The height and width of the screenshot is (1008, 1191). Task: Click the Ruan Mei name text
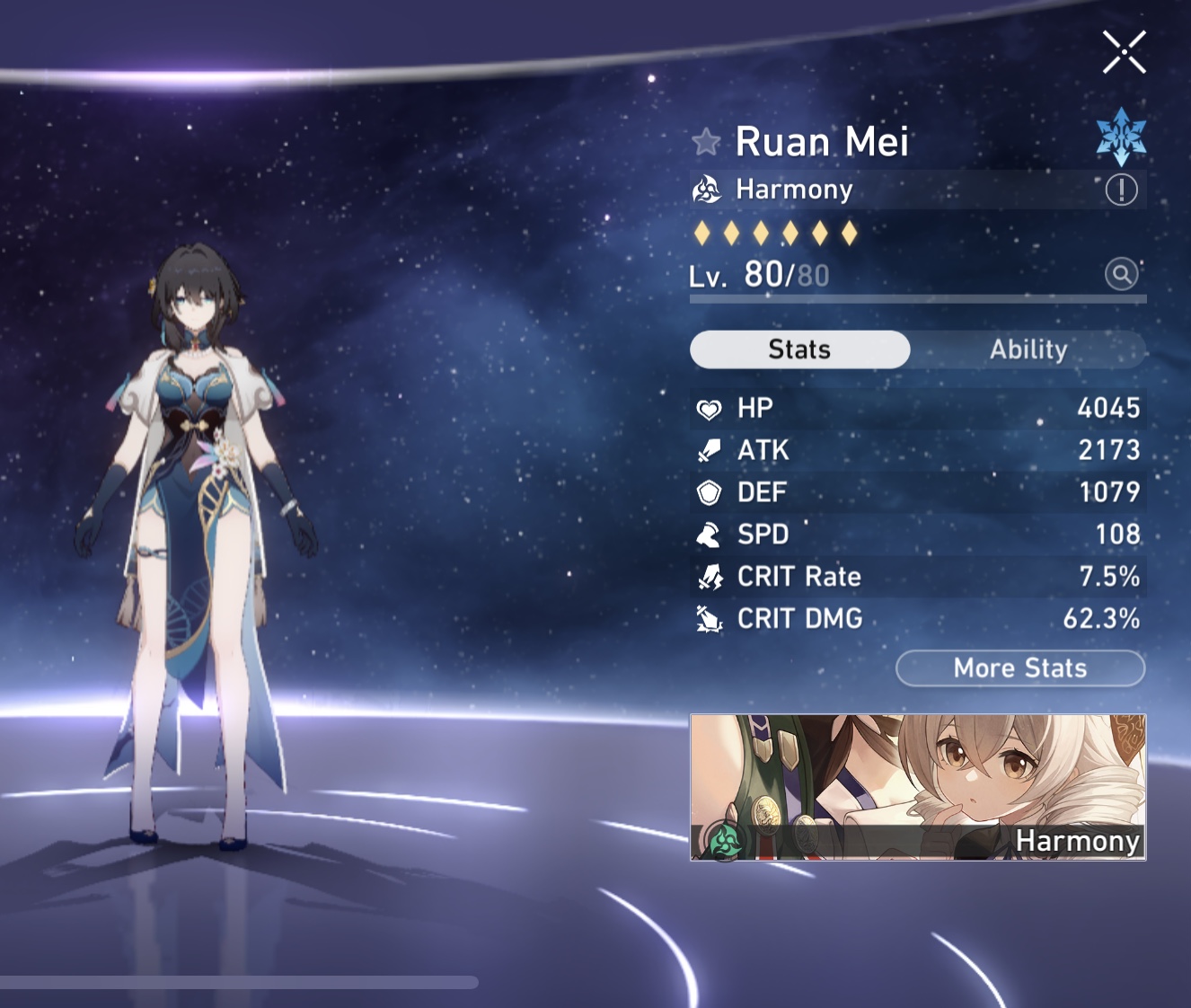coord(822,141)
